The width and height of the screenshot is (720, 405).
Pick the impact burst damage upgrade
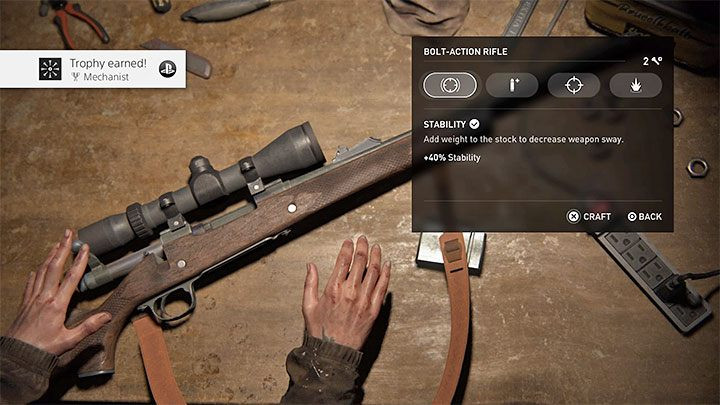coord(635,85)
